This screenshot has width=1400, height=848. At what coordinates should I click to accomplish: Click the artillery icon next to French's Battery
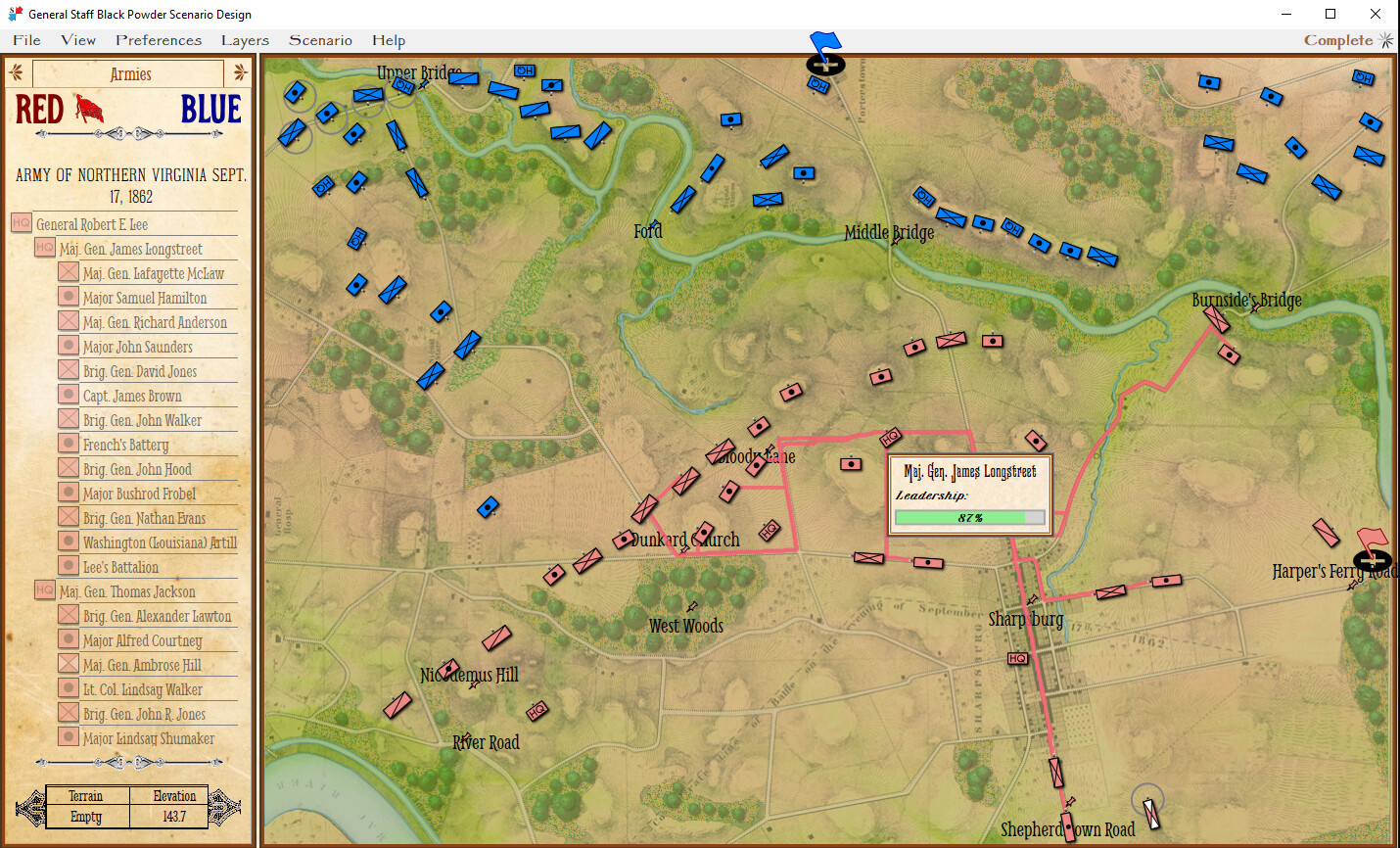coord(67,445)
